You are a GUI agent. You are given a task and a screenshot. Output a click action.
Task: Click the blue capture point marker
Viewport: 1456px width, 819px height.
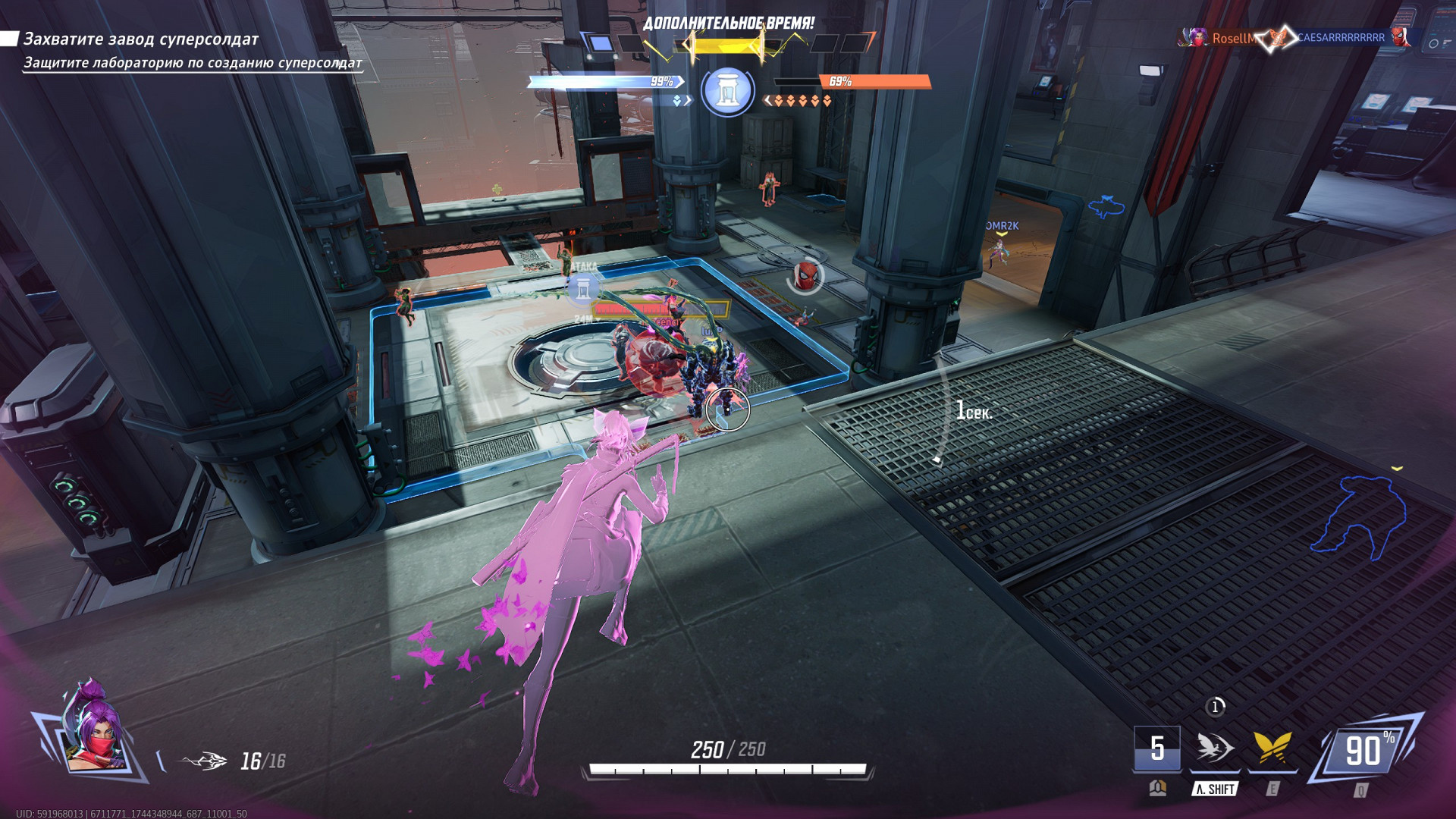click(x=582, y=288)
